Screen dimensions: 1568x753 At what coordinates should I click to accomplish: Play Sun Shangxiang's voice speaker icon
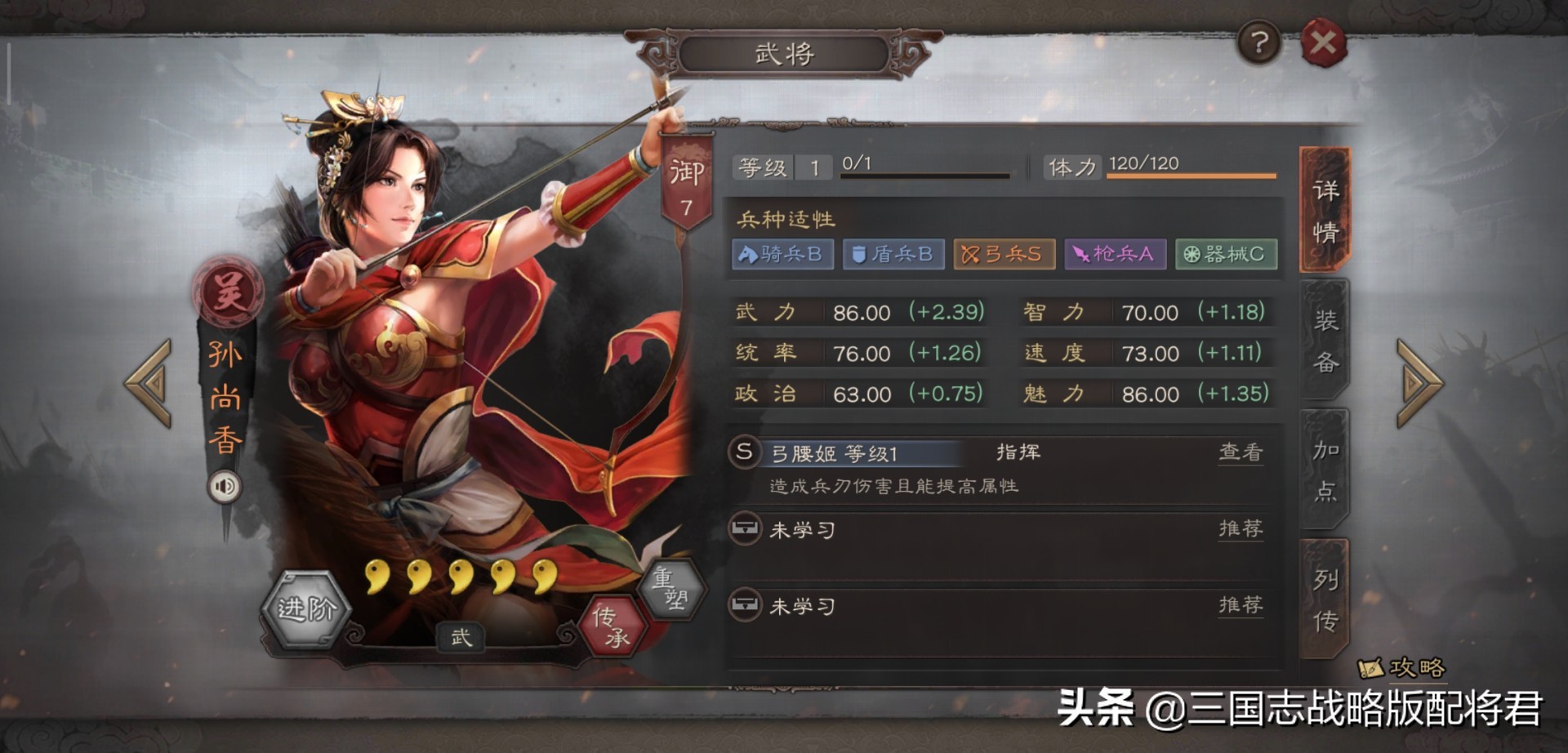[224, 487]
